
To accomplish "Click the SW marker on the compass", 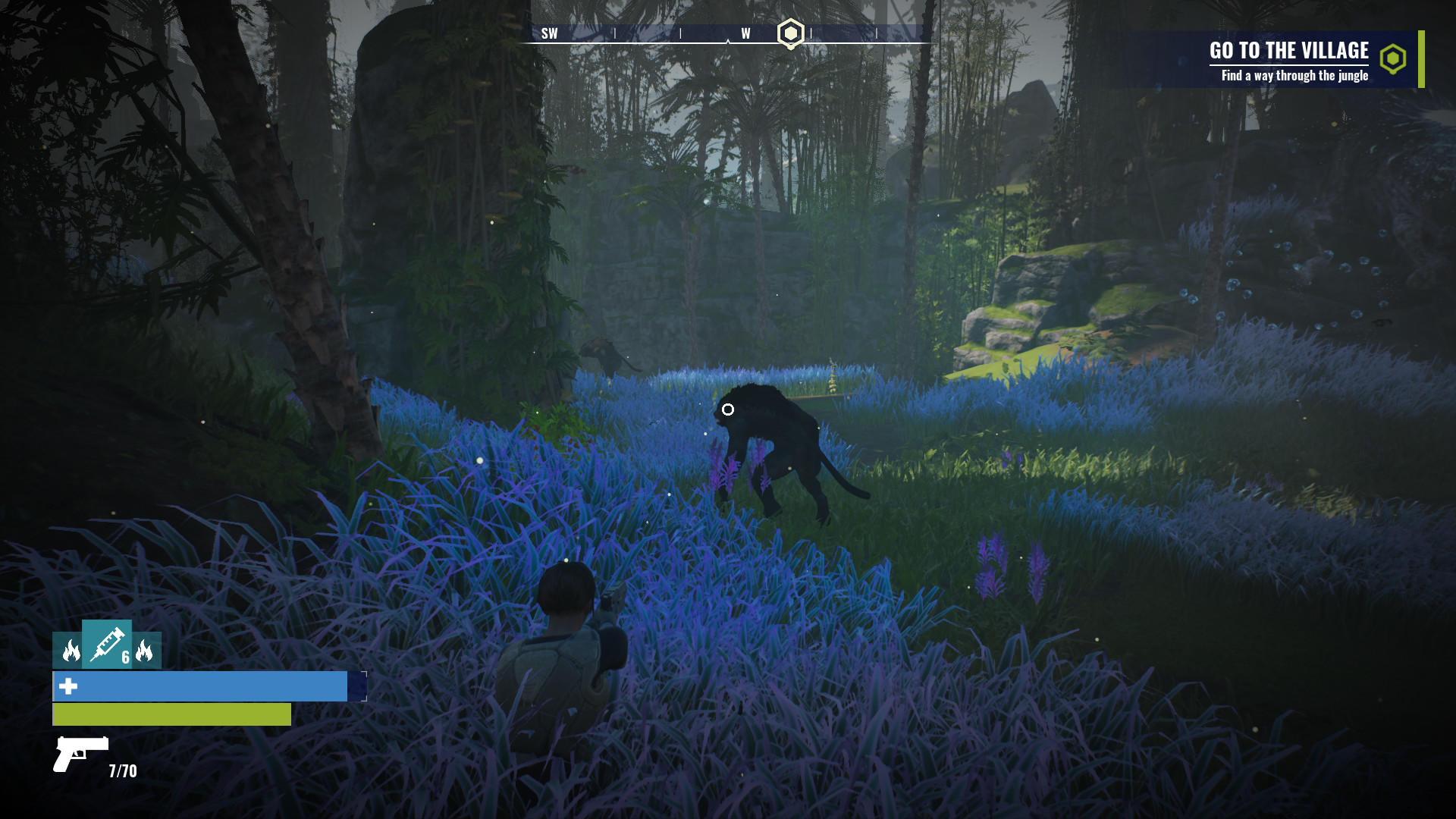I will pyautogui.click(x=550, y=33).
